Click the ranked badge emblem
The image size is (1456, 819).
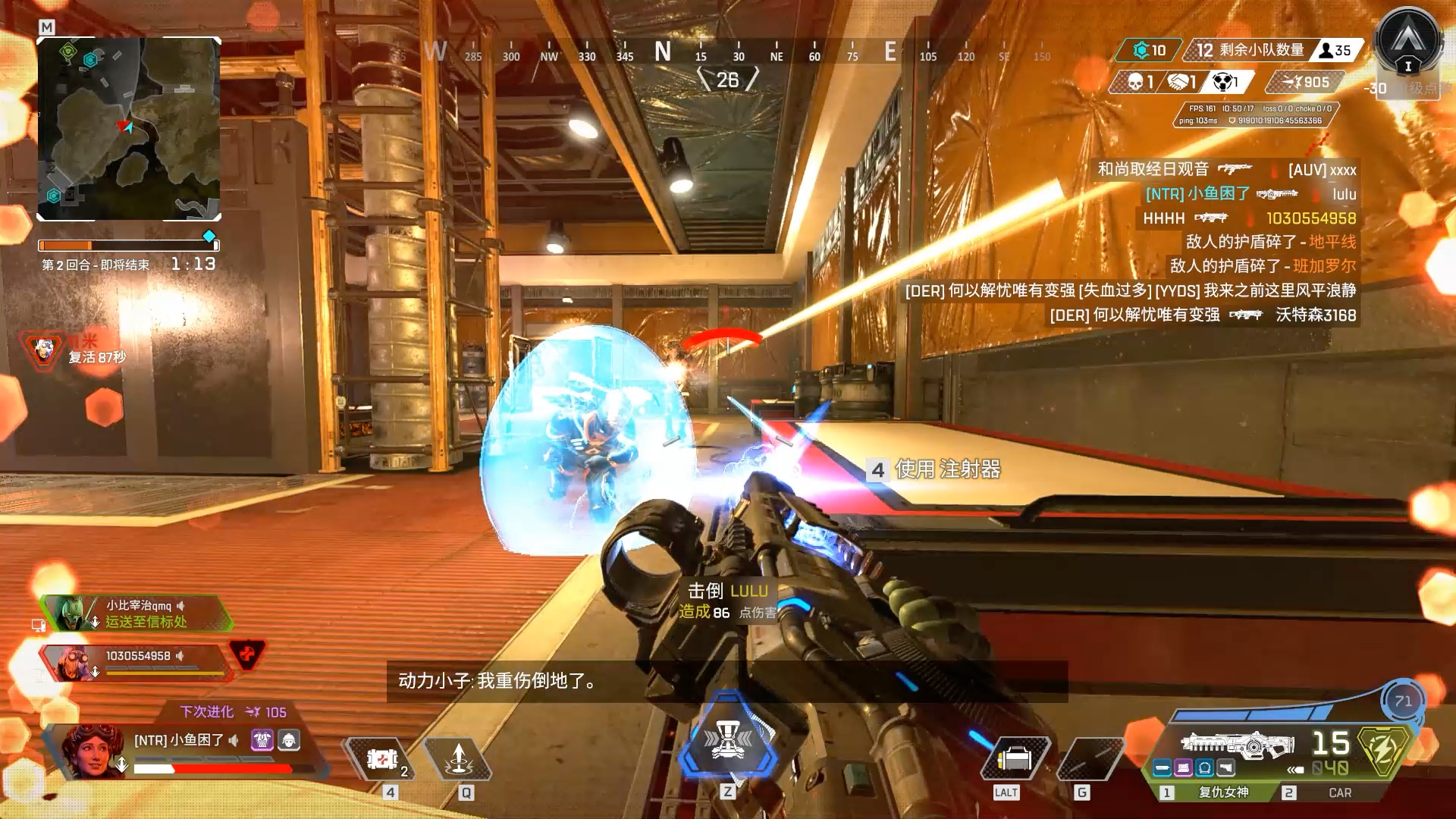pyautogui.click(x=1408, y=42)
